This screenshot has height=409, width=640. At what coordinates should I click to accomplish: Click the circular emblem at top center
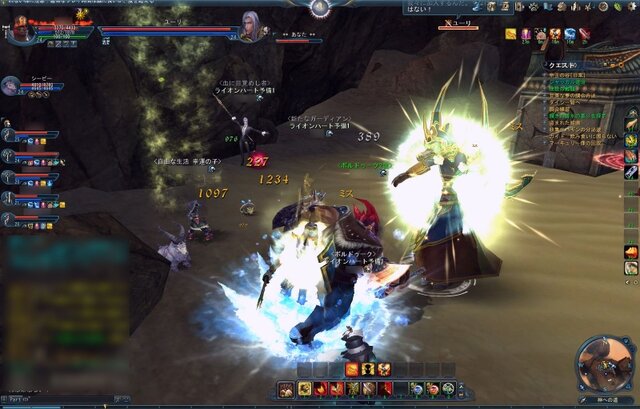319,8
